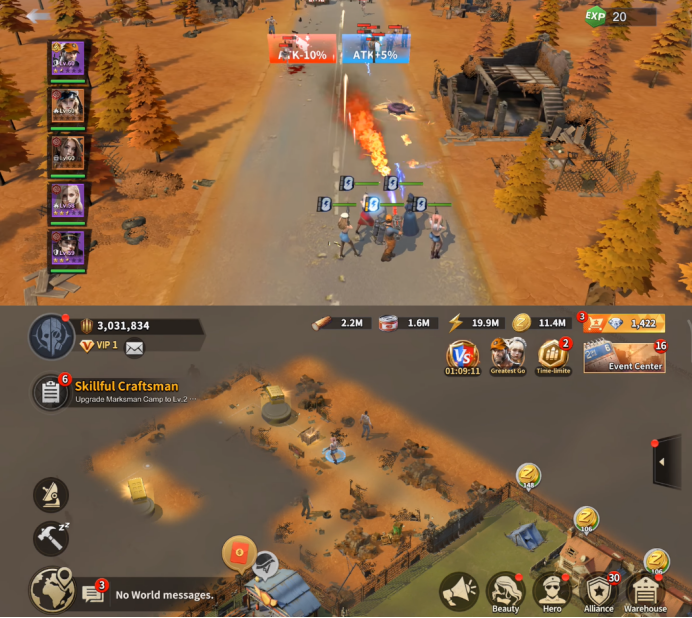Expand the side panel arrow
The width and height of the screenshot is (692, 618).
[667, 461]
